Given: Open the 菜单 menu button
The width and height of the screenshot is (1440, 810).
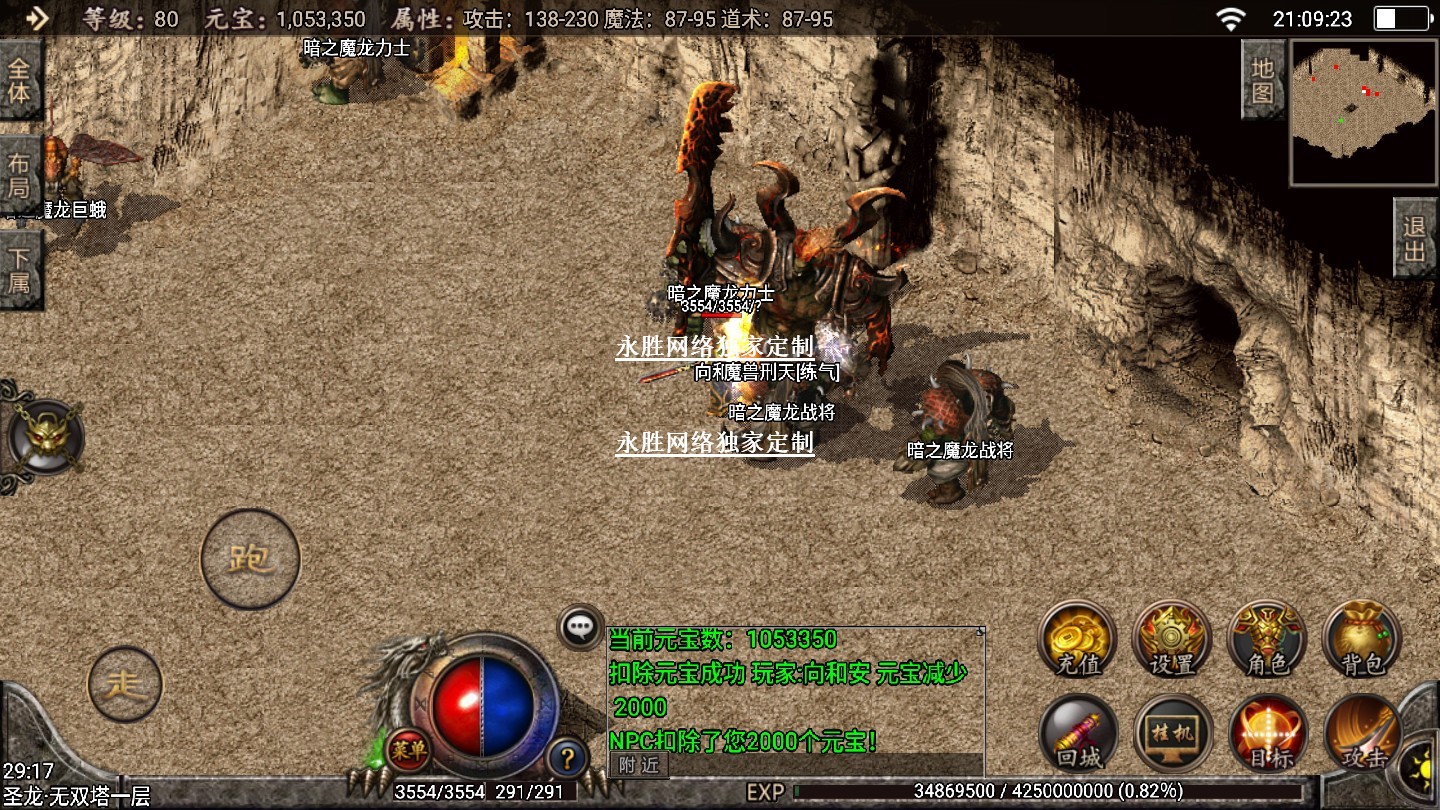Looking at the screenshot, I should [408, 749].
